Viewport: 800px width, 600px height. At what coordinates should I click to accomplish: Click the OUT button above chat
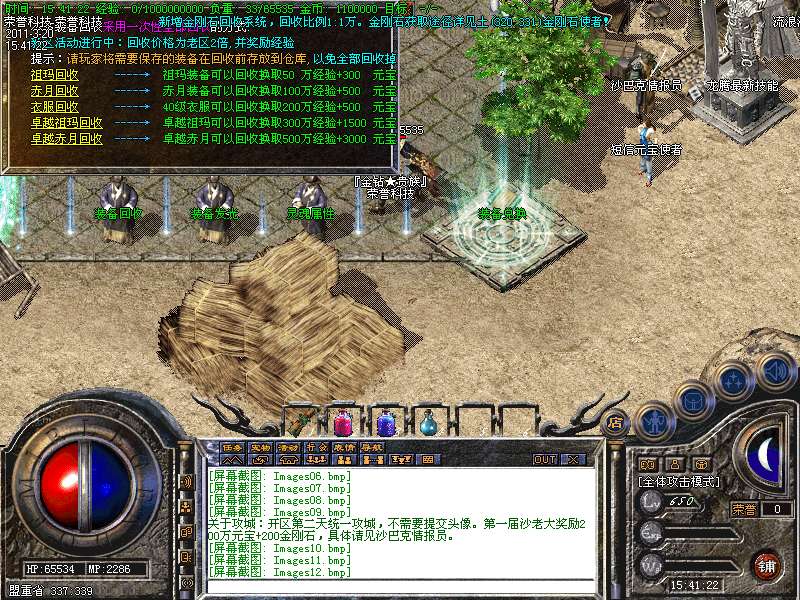(x=544, y=460)
